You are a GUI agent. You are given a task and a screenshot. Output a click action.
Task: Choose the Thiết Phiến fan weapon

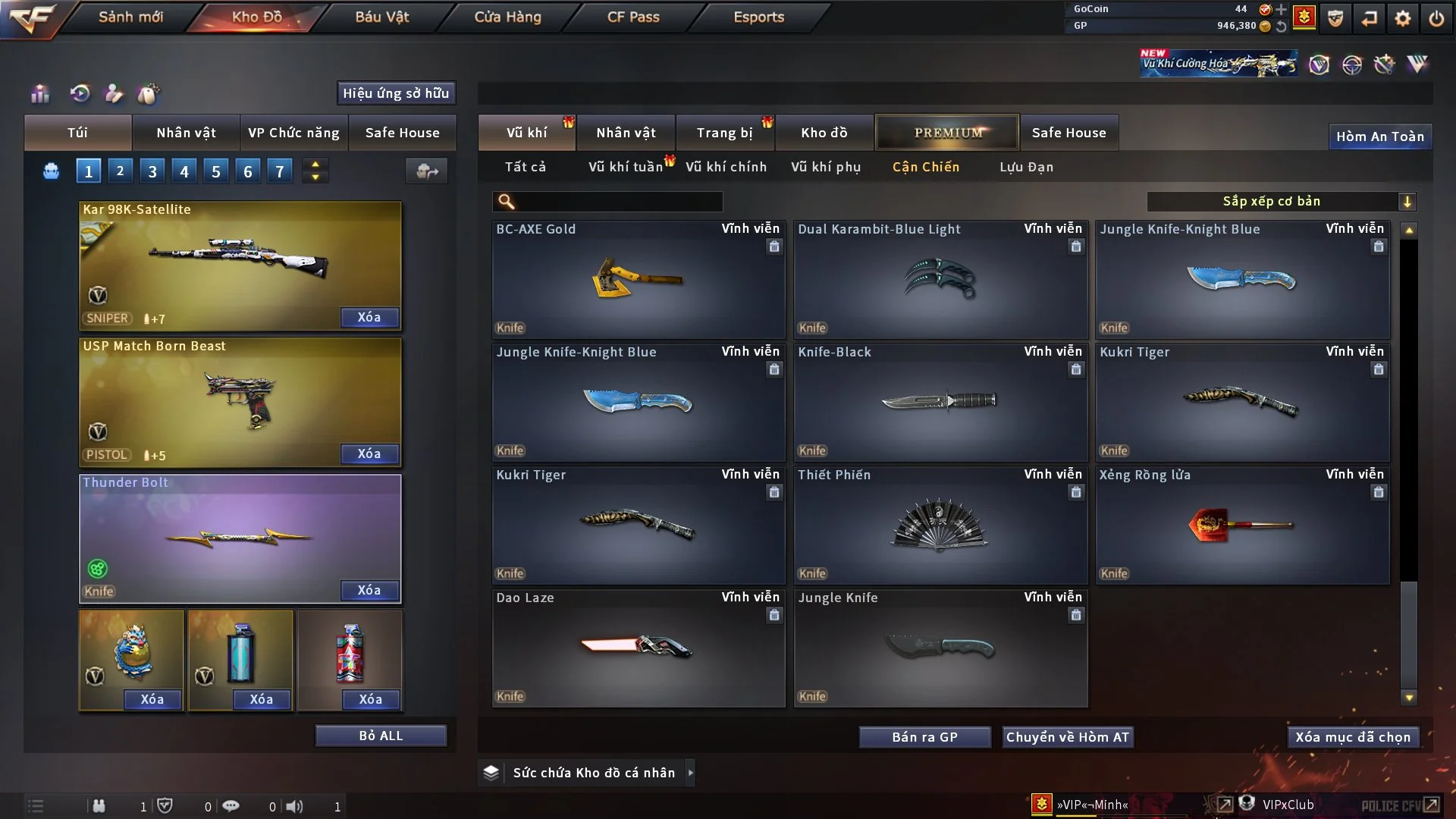(x=940, y=525)
